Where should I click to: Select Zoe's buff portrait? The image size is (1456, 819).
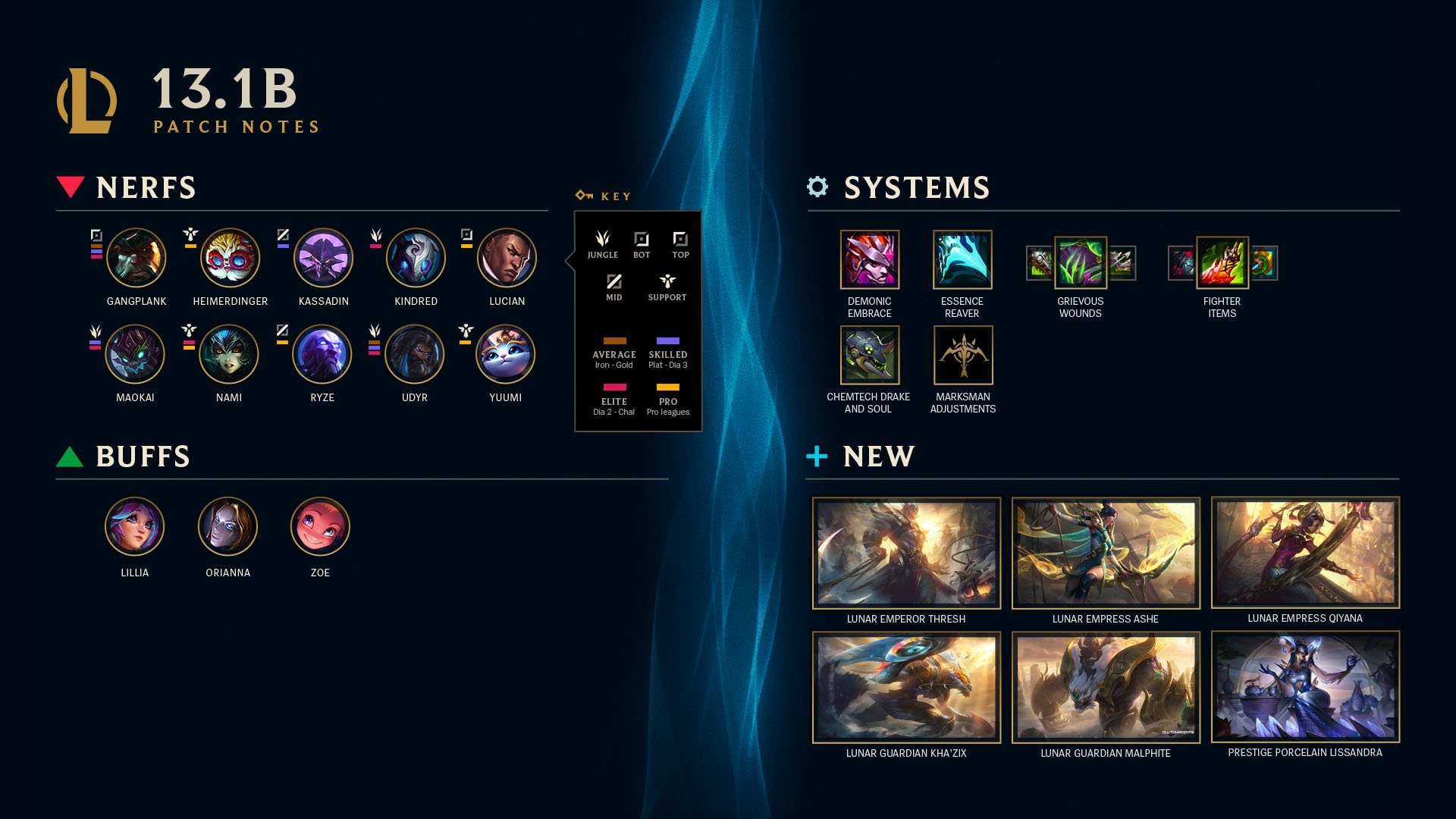pos(320,526)
